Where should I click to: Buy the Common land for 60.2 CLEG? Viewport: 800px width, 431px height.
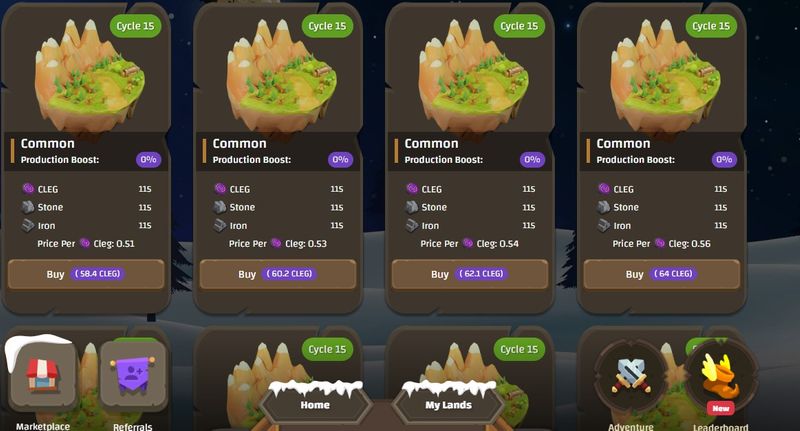[278, 274]
